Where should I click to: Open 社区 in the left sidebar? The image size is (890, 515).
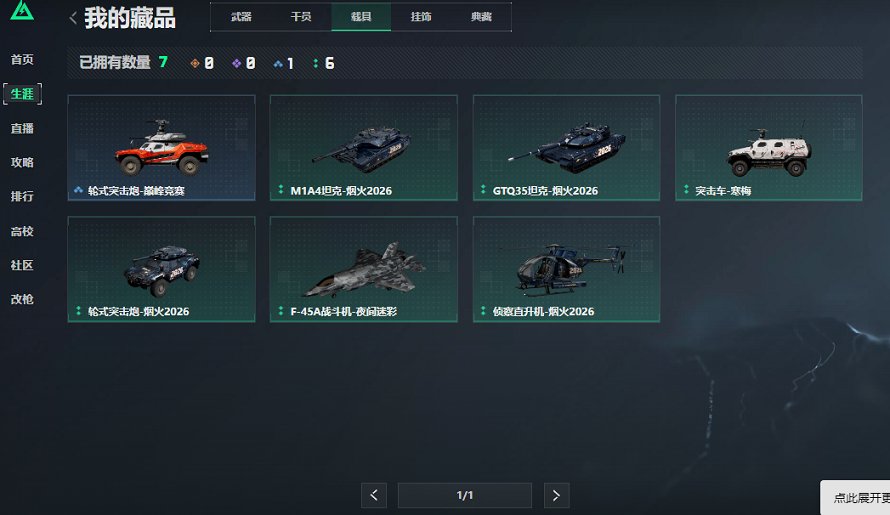tap(22, 265)
